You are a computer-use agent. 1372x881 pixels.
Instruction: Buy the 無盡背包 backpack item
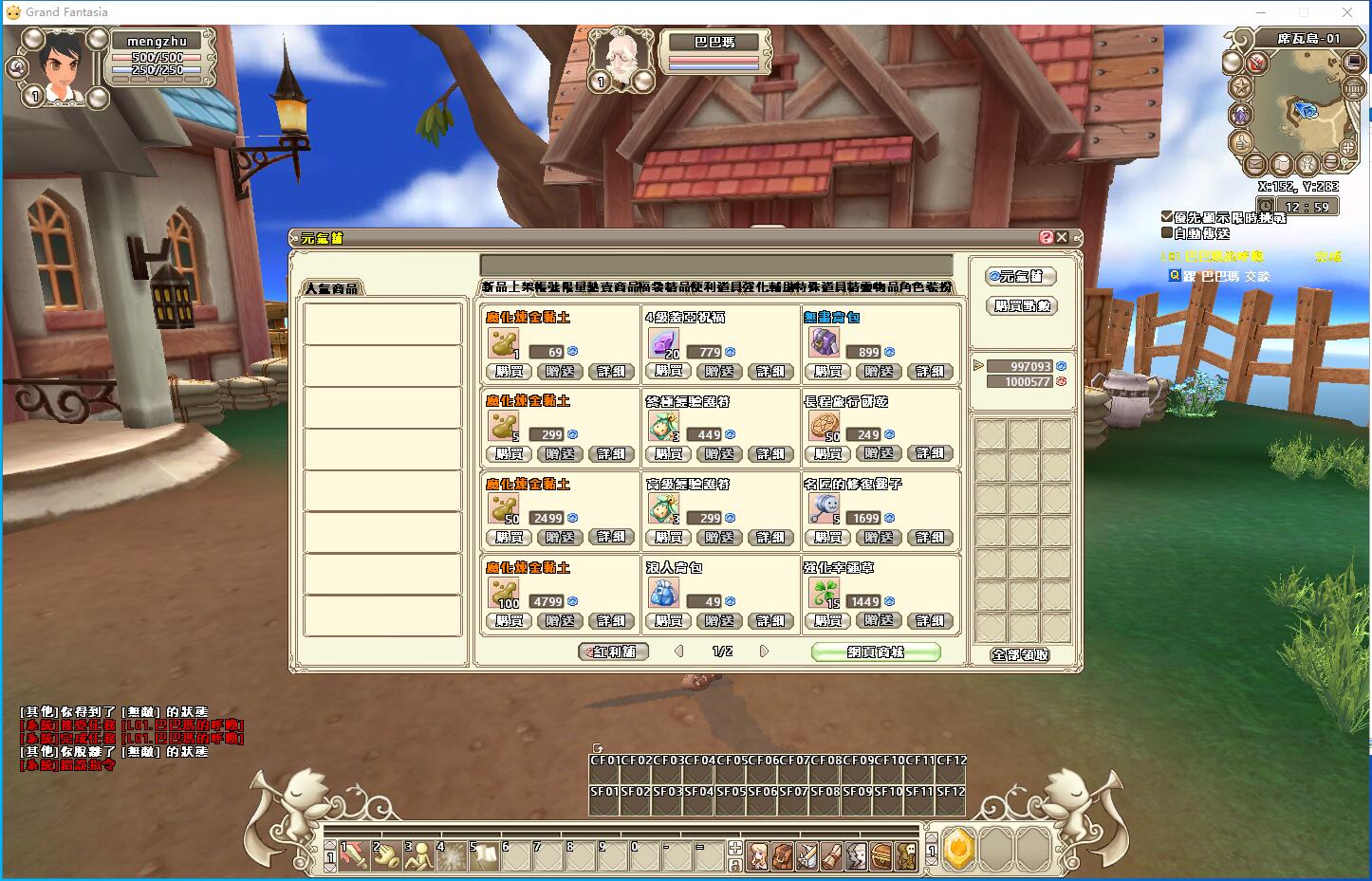point(828,372)
